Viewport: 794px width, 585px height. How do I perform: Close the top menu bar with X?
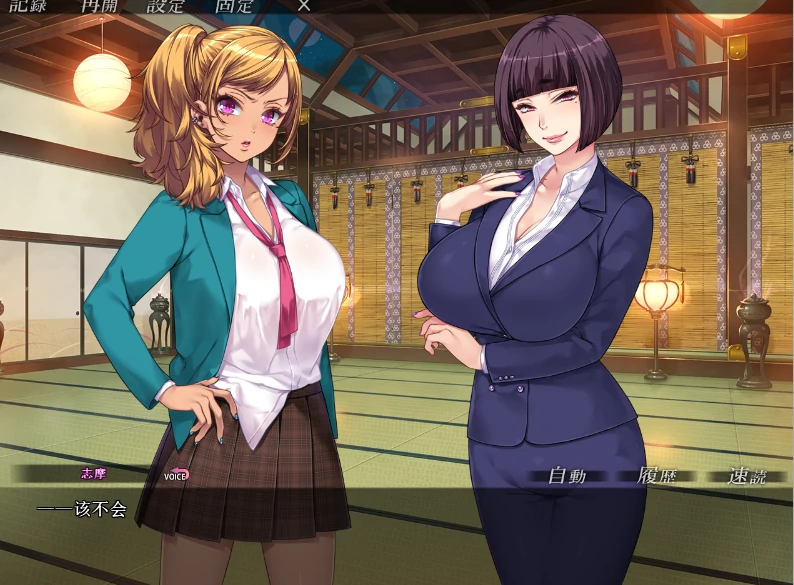(304, 5)
